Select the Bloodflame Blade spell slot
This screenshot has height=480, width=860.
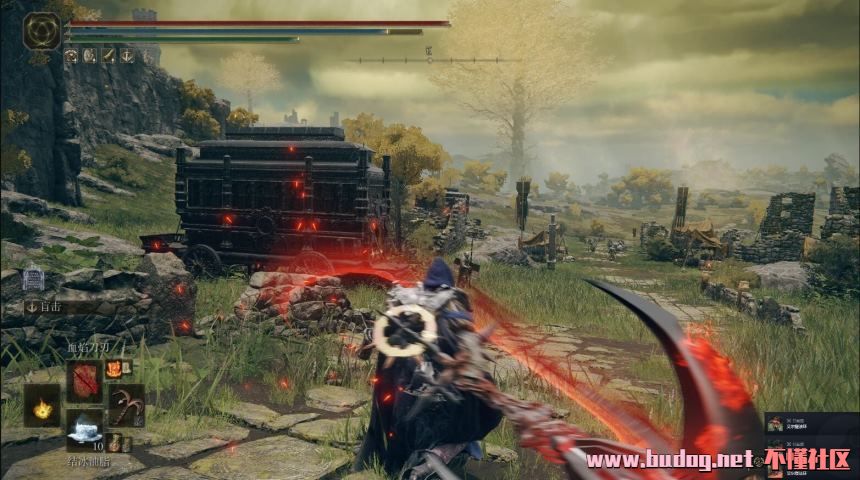[84, 381]
